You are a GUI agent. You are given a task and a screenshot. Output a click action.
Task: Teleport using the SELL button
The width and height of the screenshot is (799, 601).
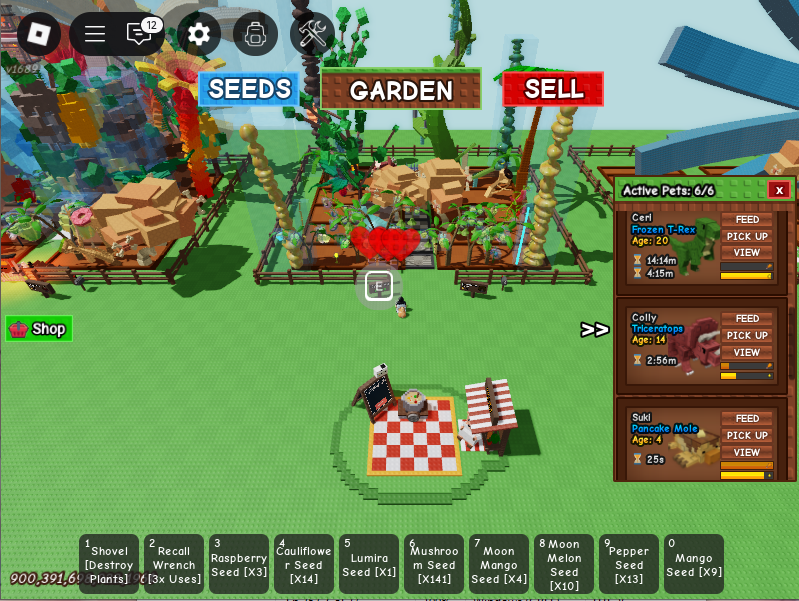(553, 89)
